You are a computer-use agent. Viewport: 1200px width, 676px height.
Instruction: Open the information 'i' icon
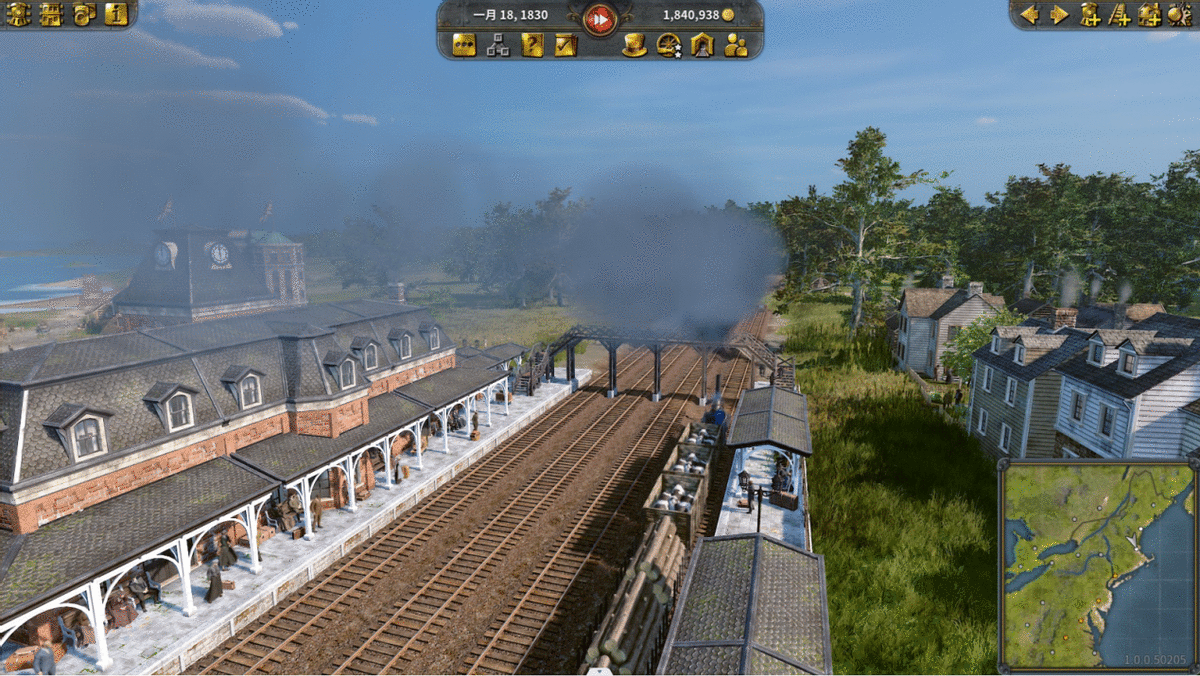[116, 14]
